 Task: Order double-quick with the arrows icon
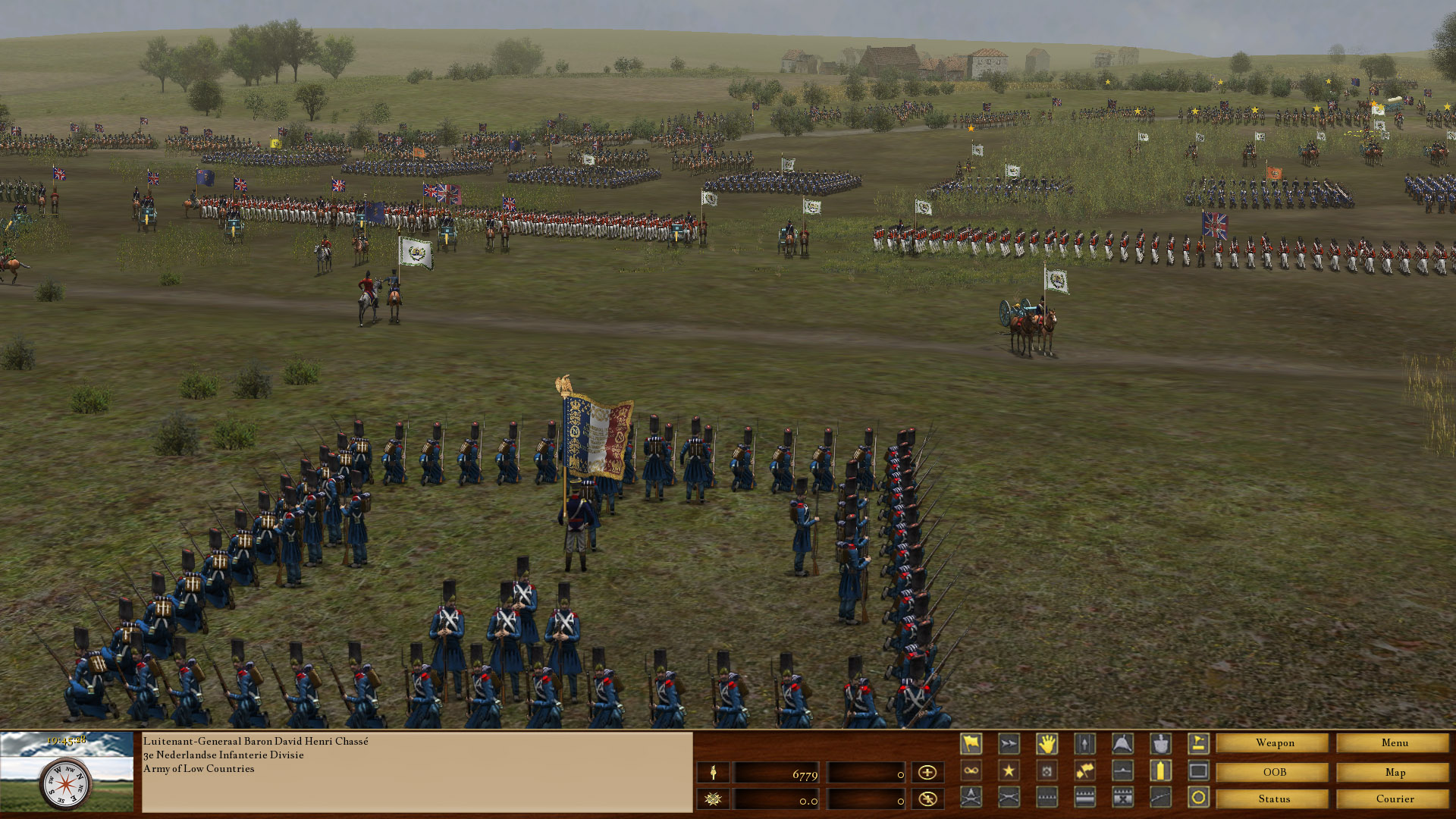1009,744
